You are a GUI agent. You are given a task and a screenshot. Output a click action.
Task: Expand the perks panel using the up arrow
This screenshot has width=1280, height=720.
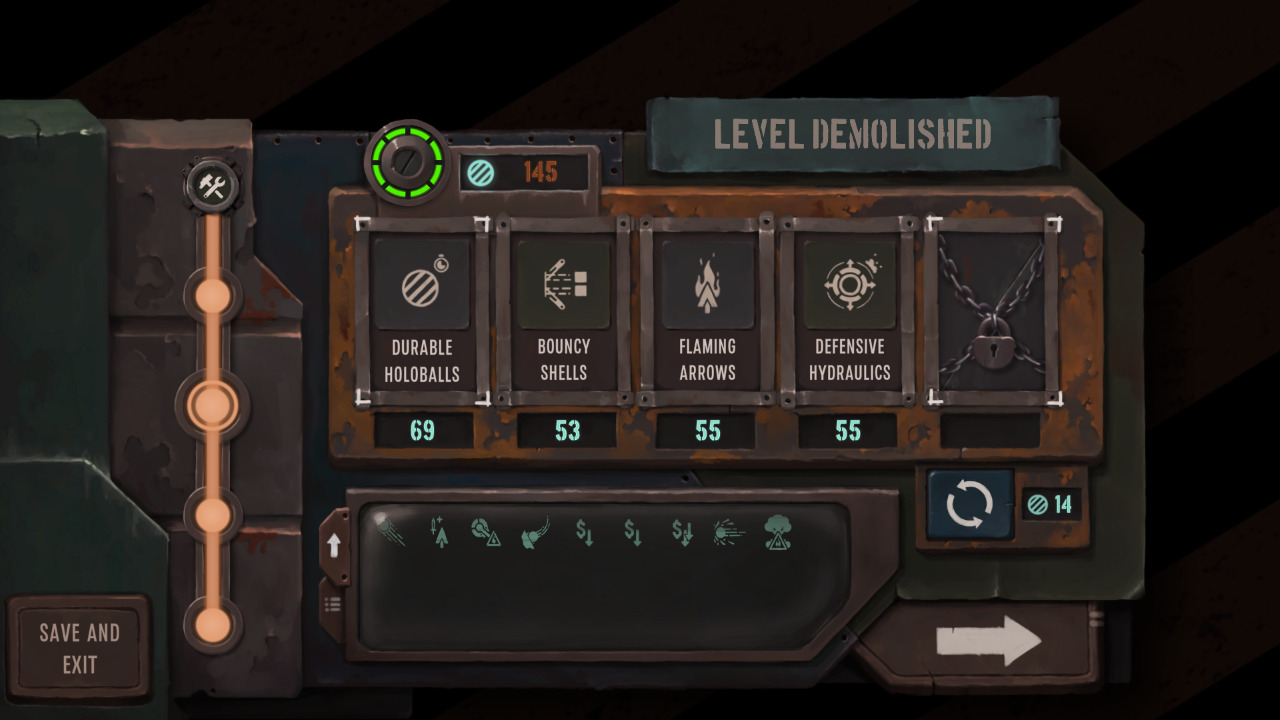point(334,543)
